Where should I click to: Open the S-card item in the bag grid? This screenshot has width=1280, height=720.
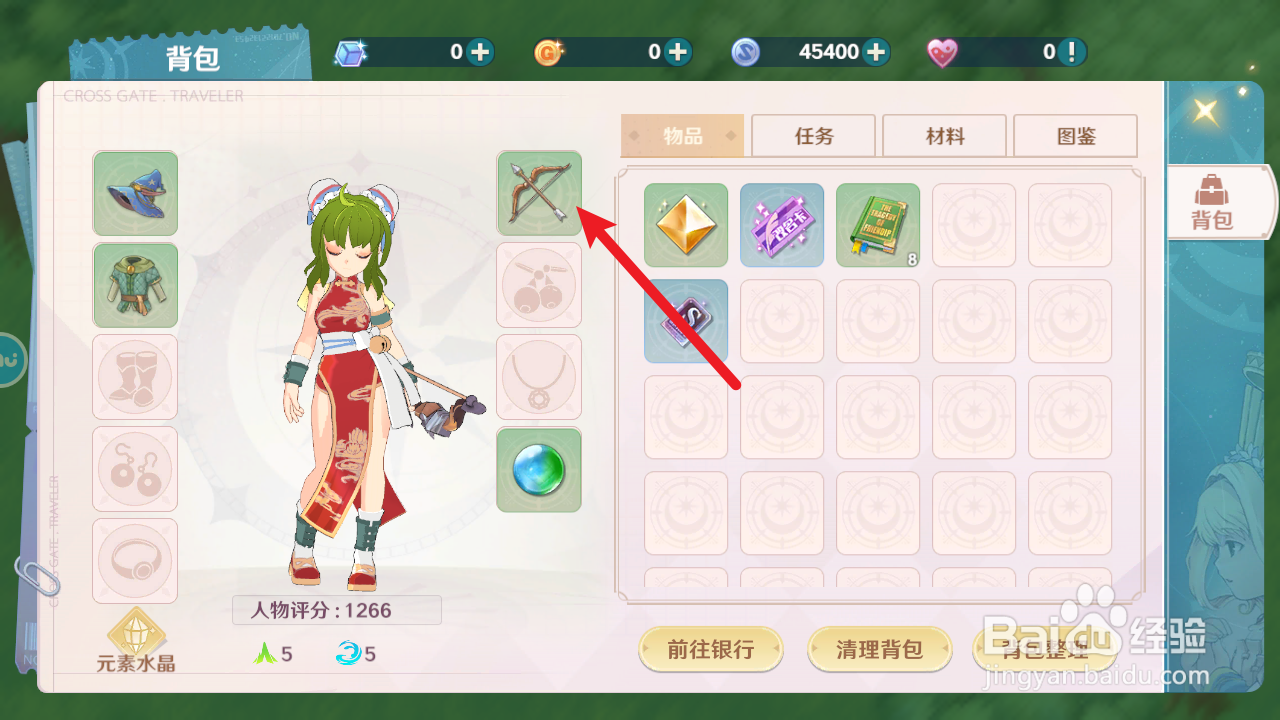coord(685,321)
